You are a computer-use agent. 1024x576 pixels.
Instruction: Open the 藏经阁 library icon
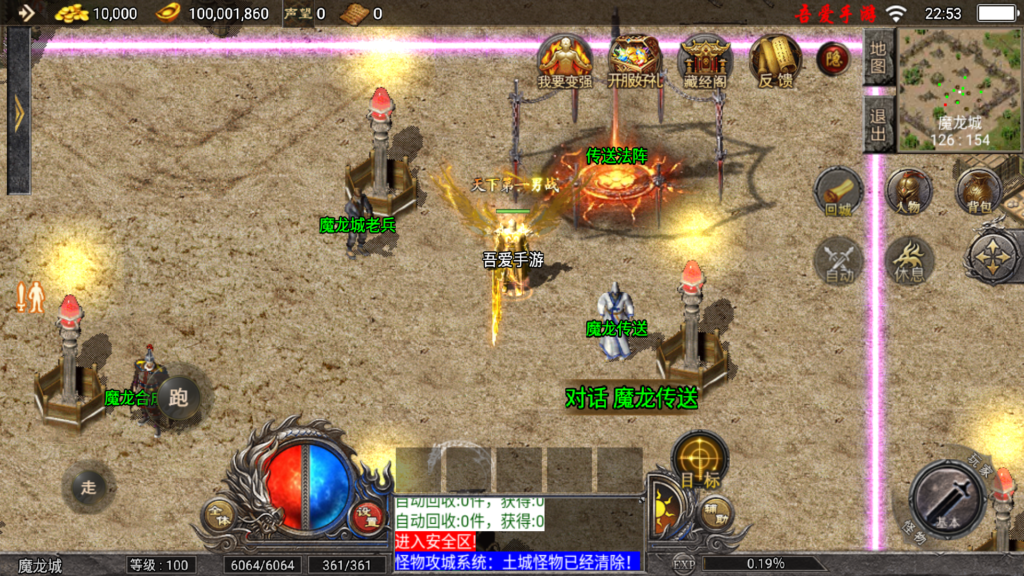704,61
